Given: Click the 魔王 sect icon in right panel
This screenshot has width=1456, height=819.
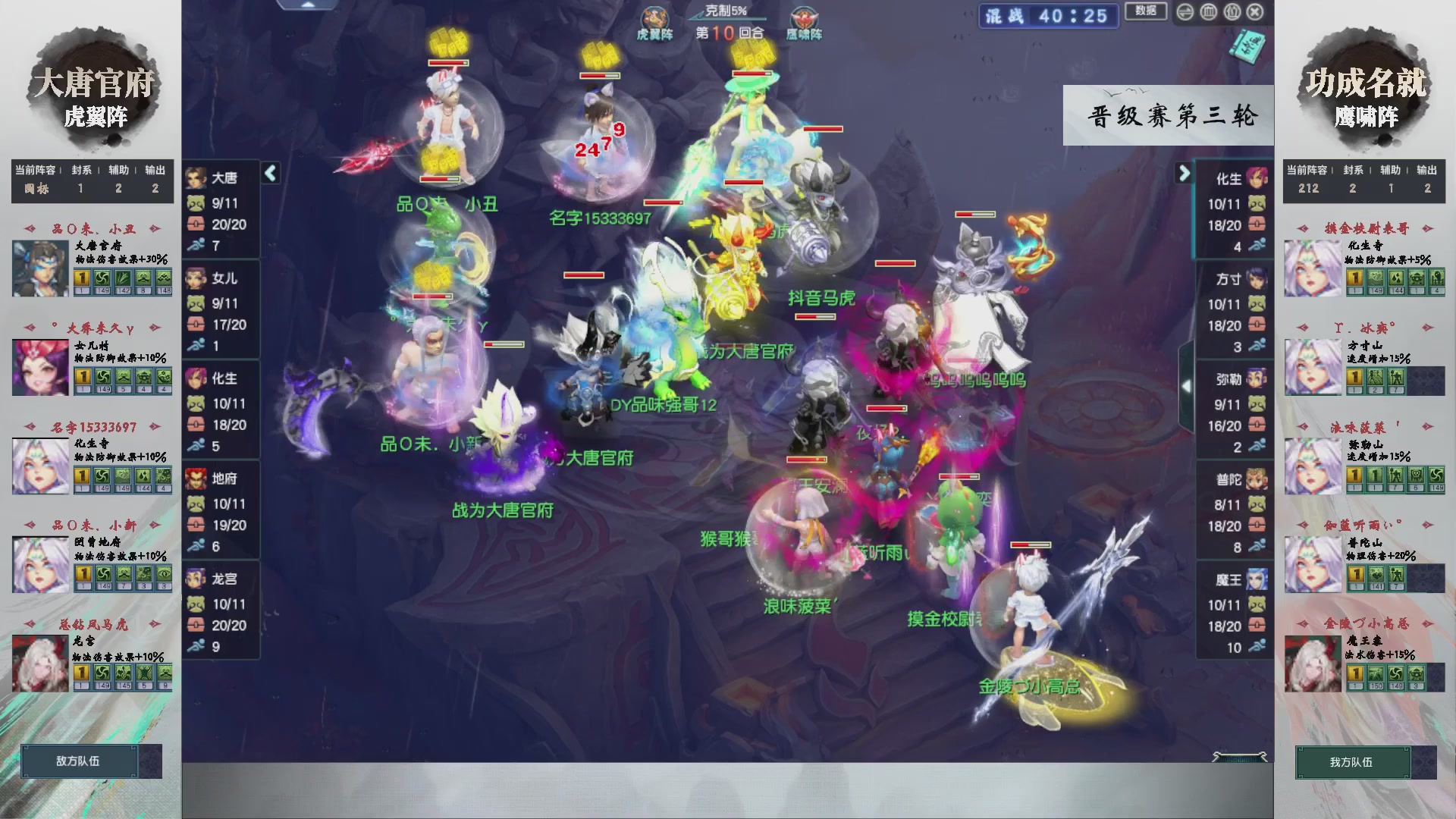Looking at the screenshot, I should (1257, 579).
